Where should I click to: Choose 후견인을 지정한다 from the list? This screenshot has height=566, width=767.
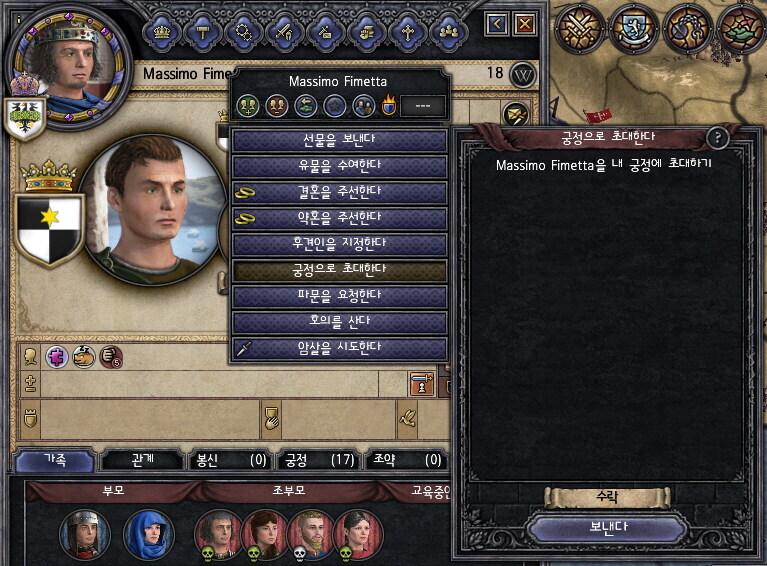338,244
